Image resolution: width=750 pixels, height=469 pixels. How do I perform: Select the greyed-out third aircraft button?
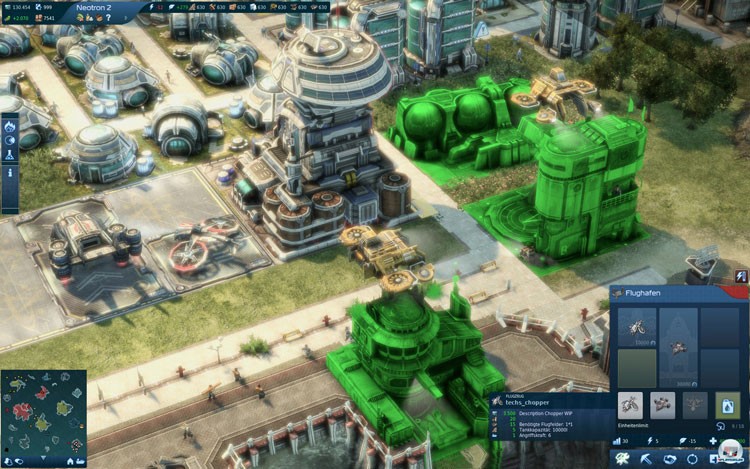(x=696, y=405)
